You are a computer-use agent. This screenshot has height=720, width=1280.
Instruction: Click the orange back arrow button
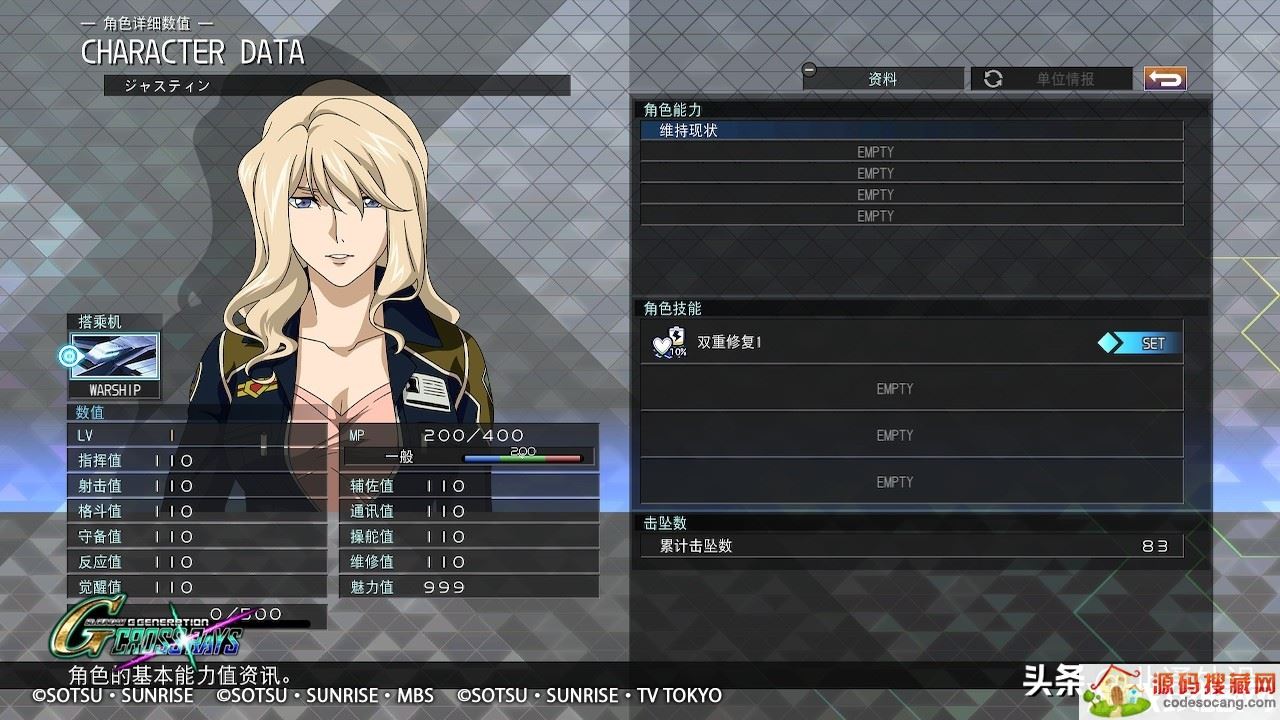(1165, 79)
